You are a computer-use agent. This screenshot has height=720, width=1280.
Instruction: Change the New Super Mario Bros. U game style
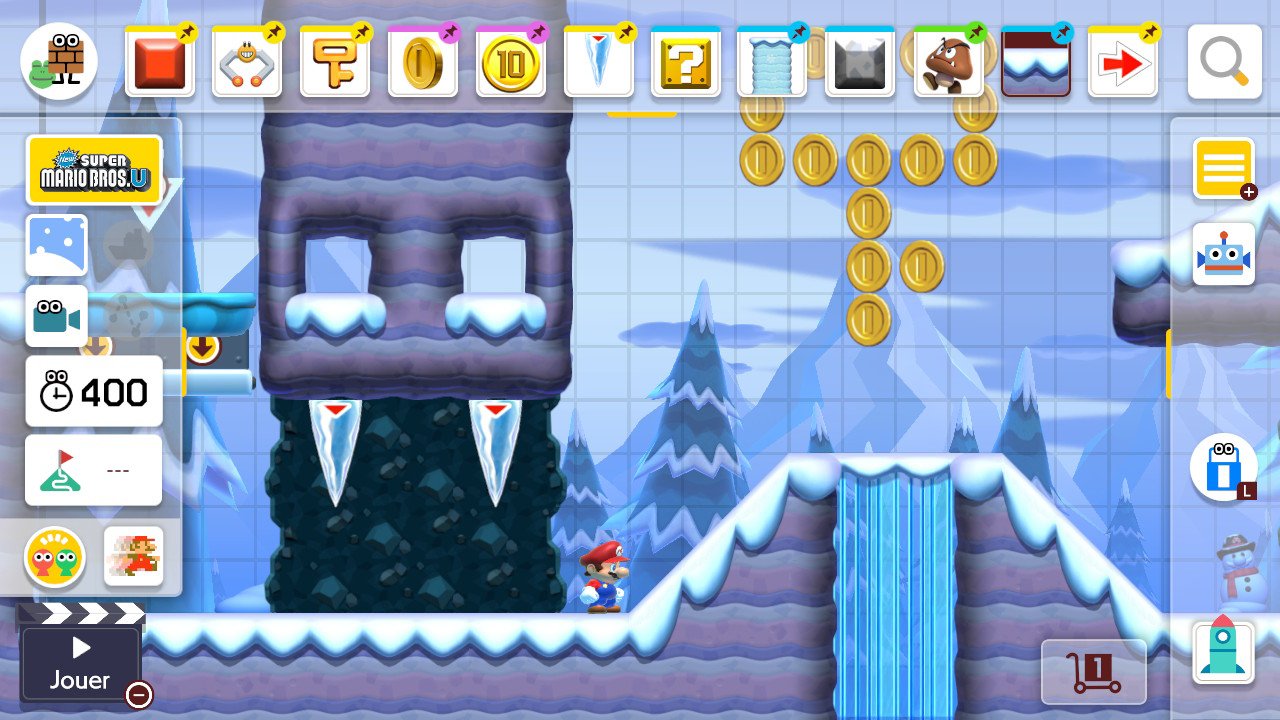(94, 171)
